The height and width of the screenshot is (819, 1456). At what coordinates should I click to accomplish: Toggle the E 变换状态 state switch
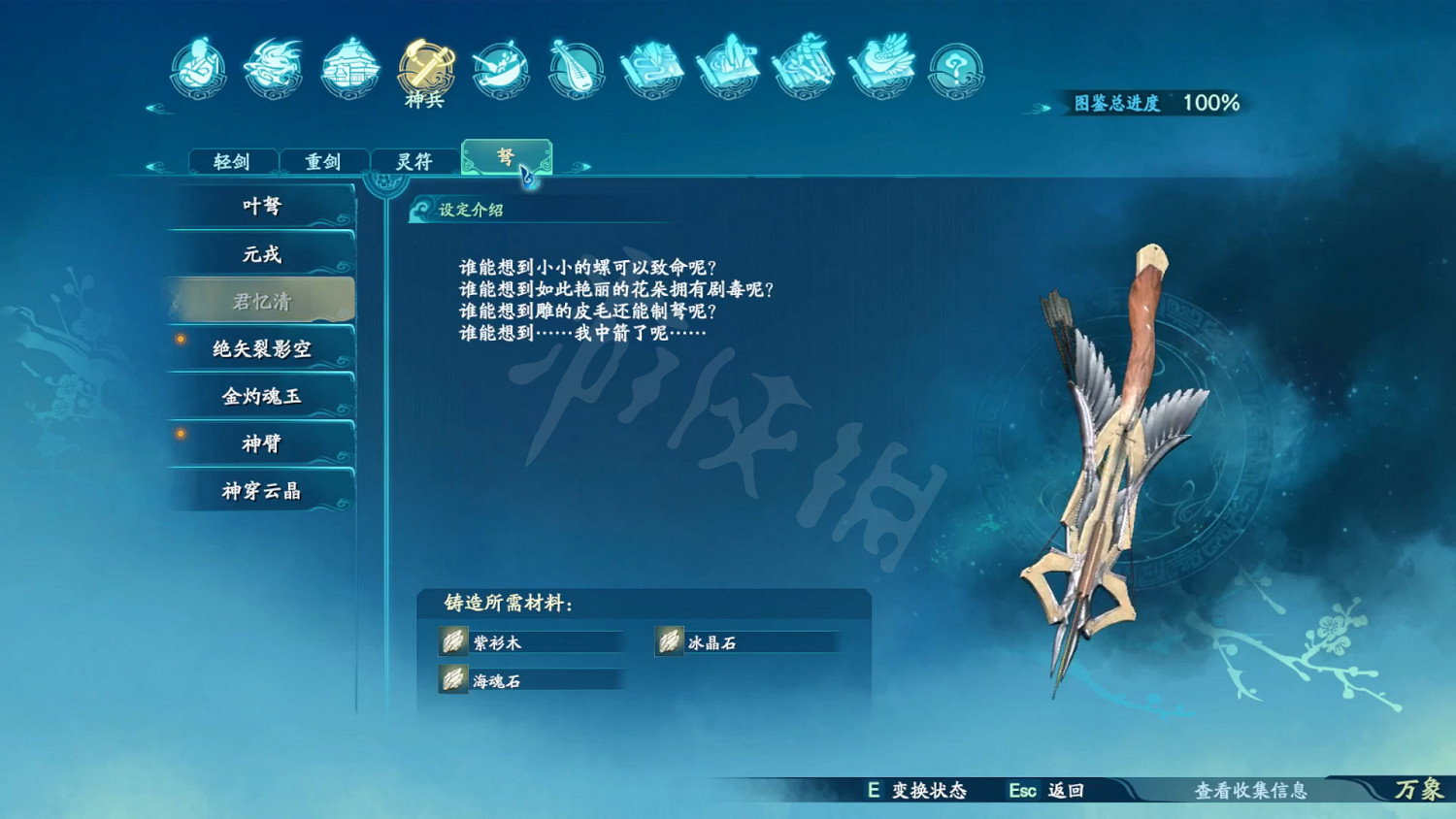(x=921, y=791)
